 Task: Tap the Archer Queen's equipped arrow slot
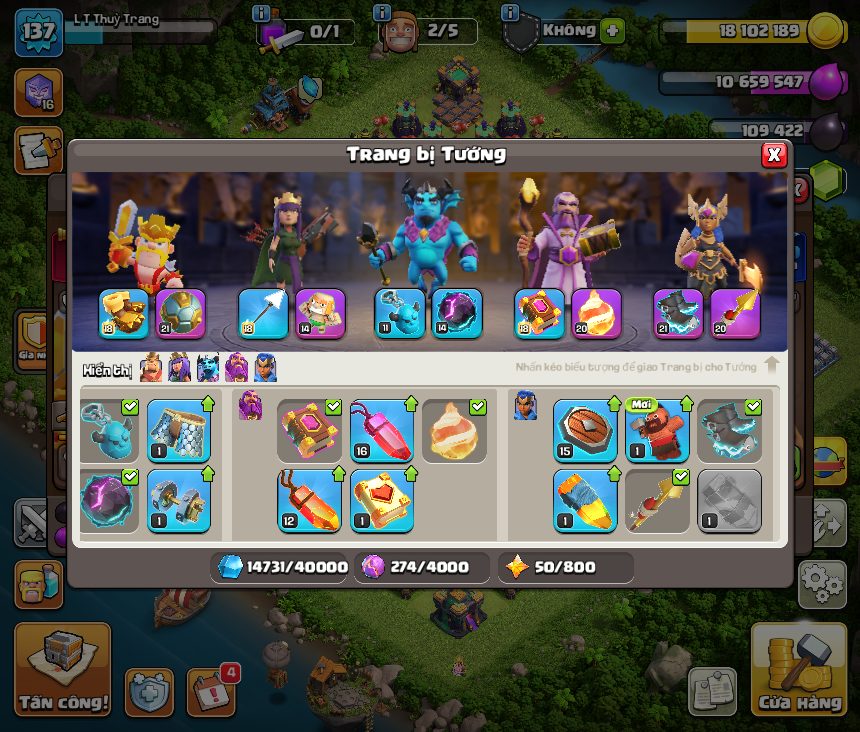pos(263,314)
